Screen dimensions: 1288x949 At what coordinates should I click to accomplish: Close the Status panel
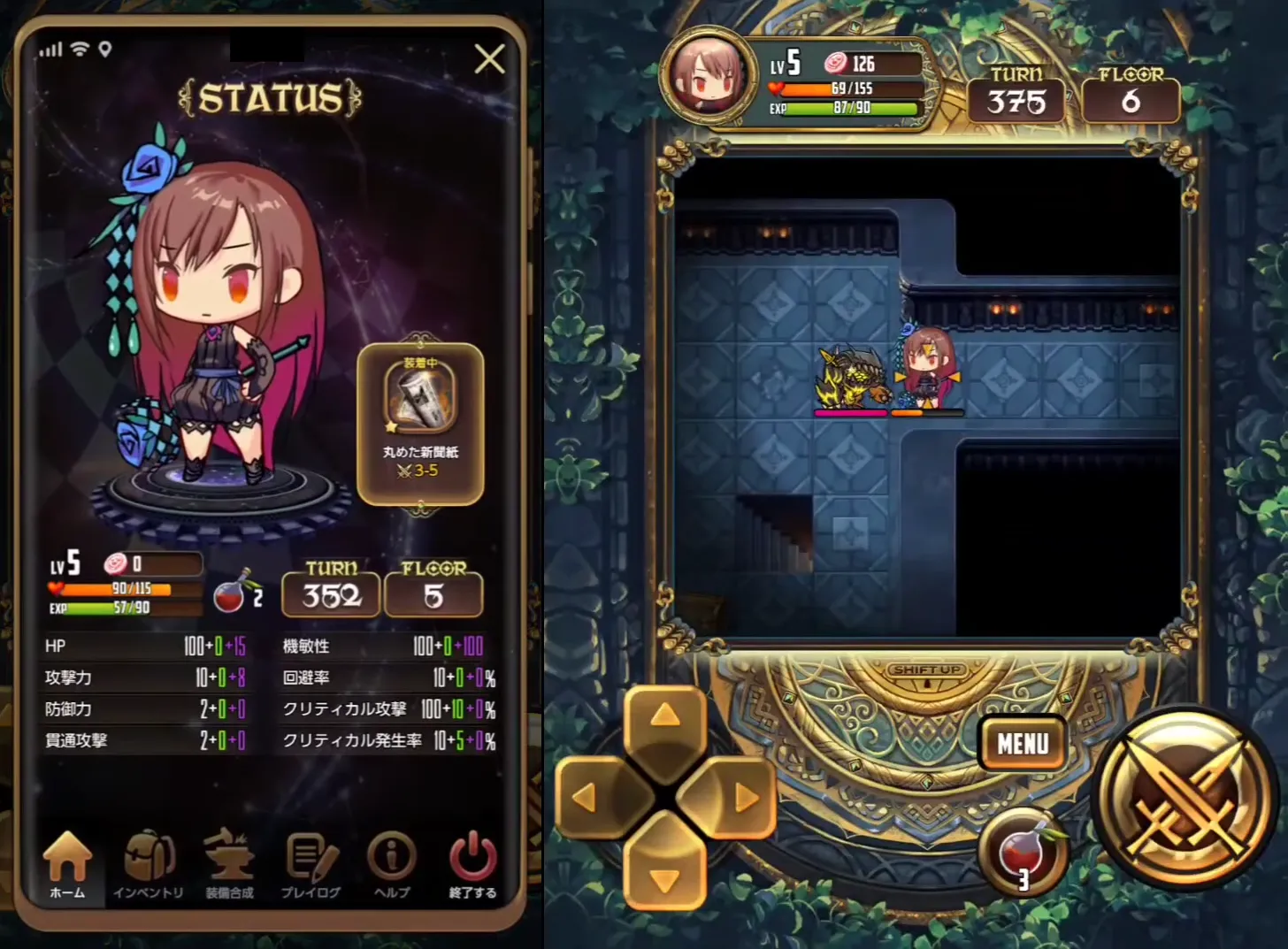click(489, 59)
